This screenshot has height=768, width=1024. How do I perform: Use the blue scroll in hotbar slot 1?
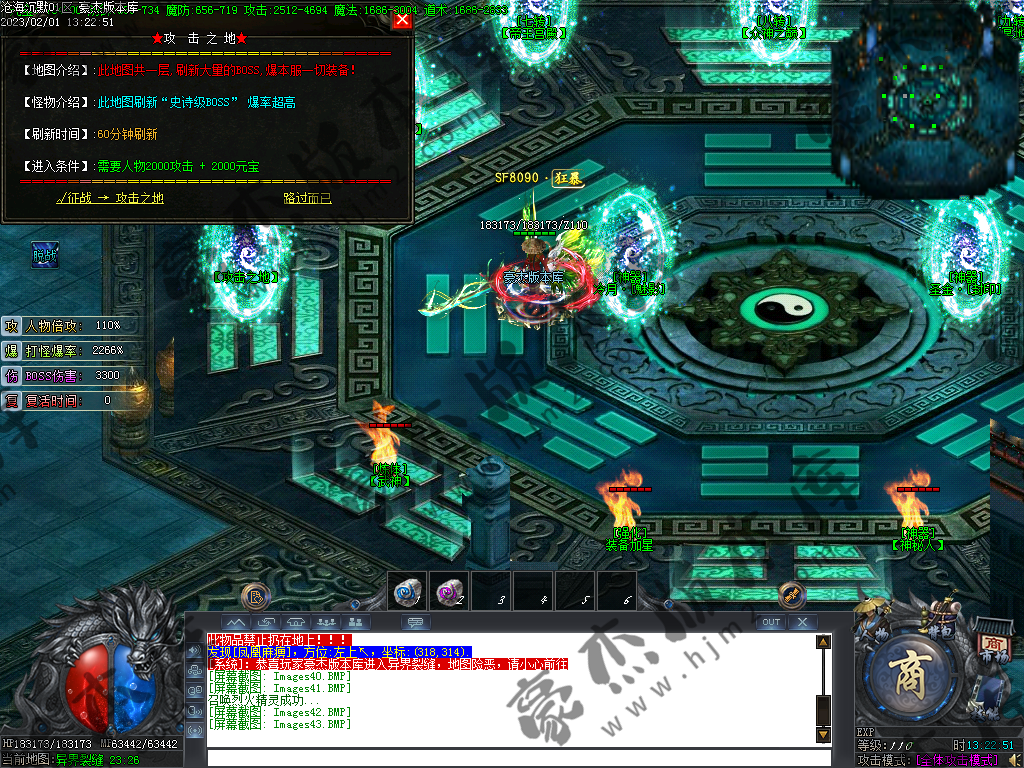pos(406,592)
